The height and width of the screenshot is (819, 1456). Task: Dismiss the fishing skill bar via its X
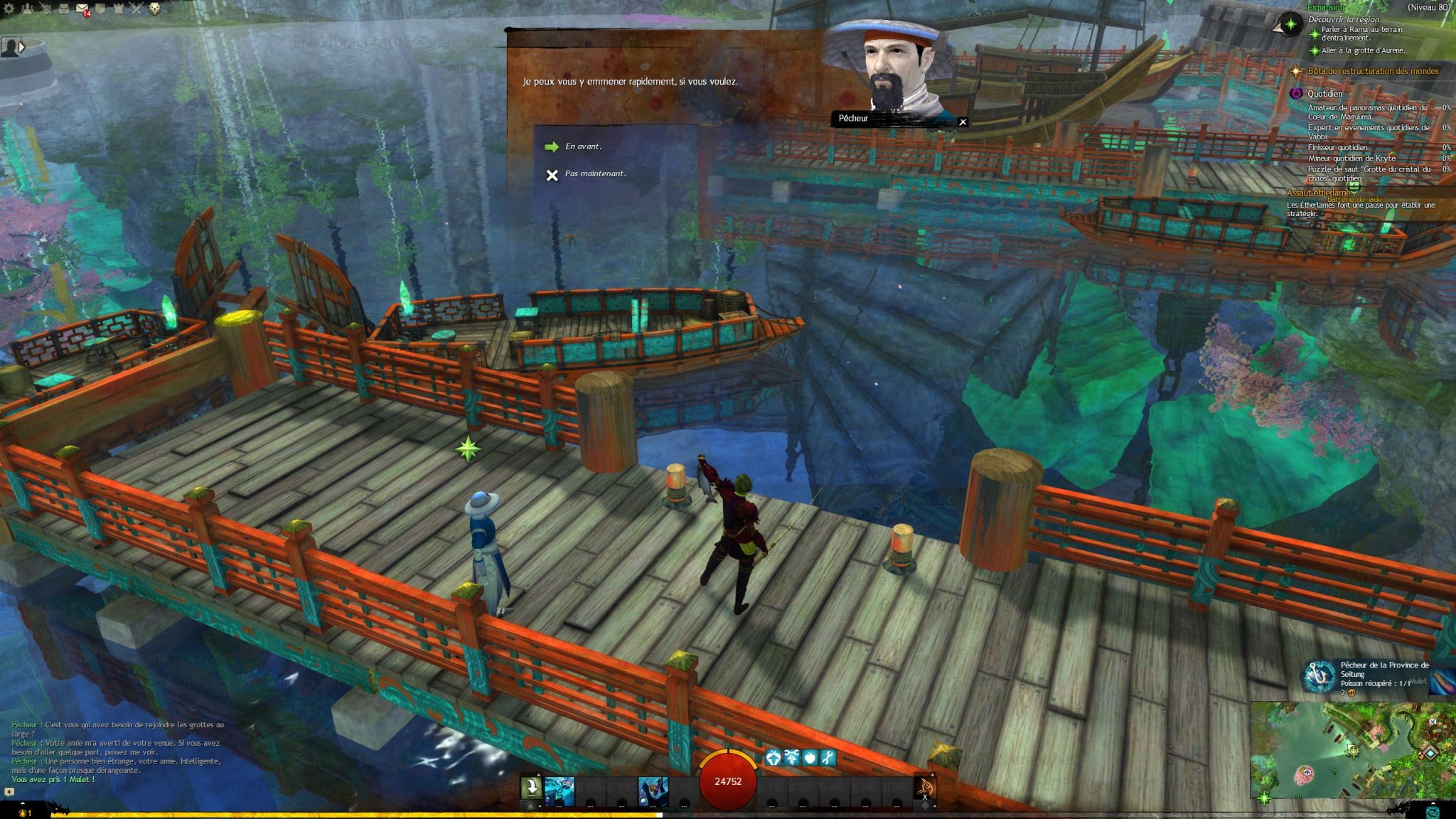tap(925, 798)
